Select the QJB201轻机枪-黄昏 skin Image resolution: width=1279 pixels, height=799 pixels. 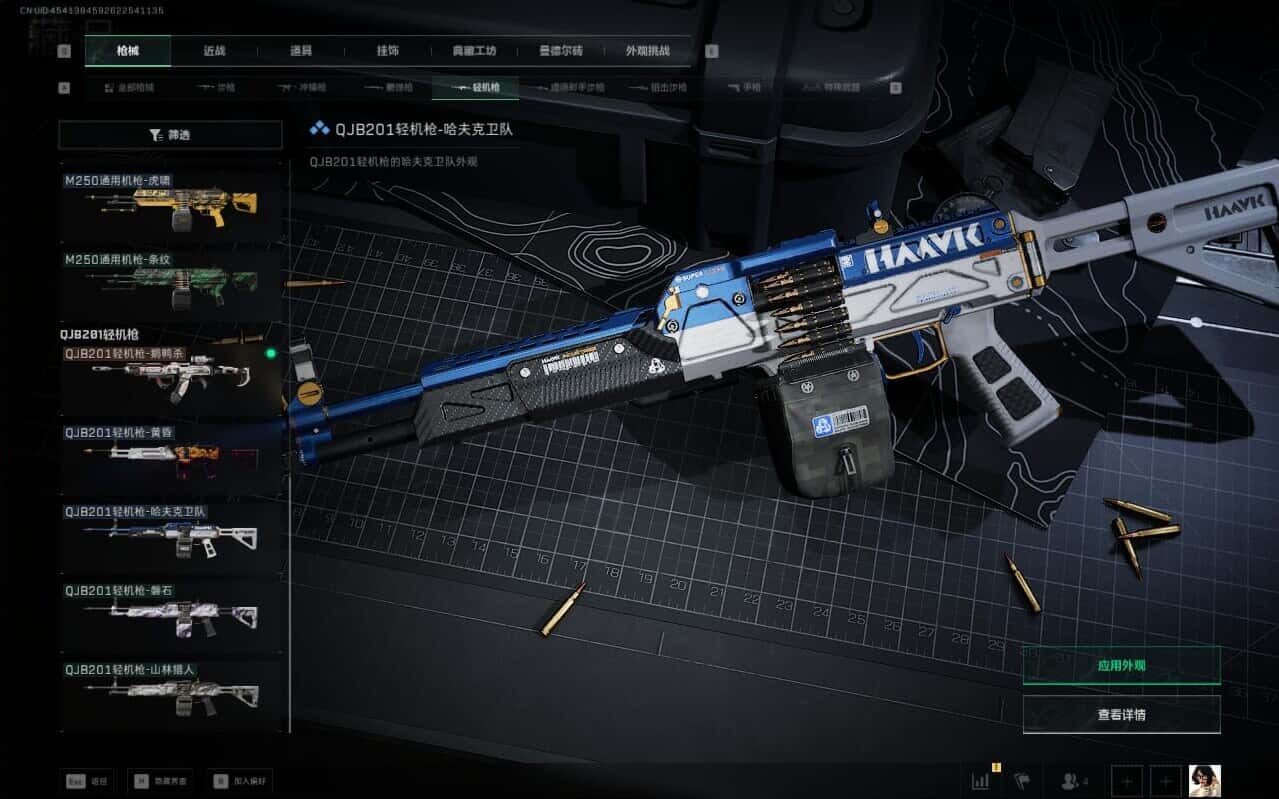tap(170, 454)
